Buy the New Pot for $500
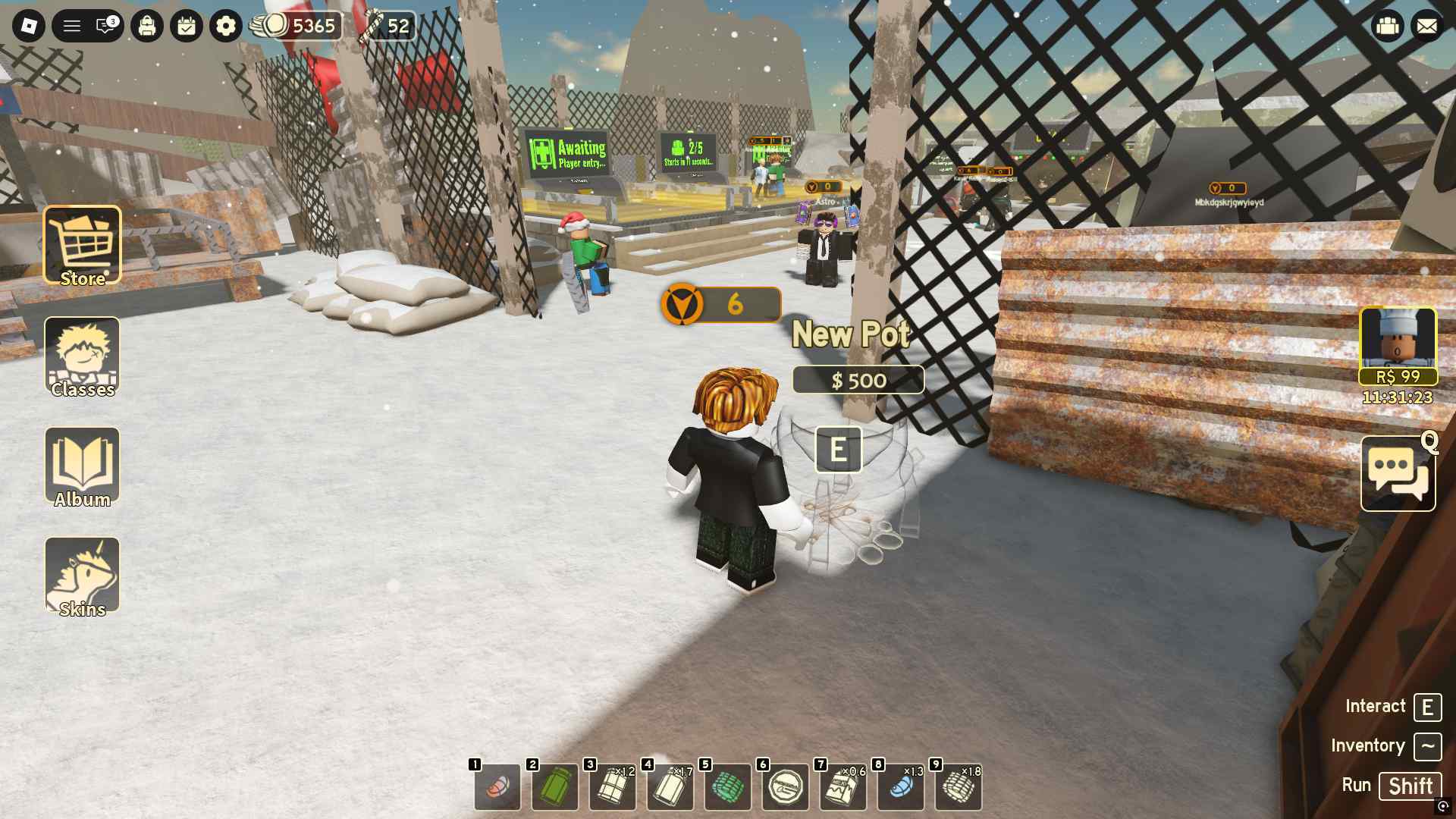This screenshot has width=1456, height=819. tap(858, 381)
